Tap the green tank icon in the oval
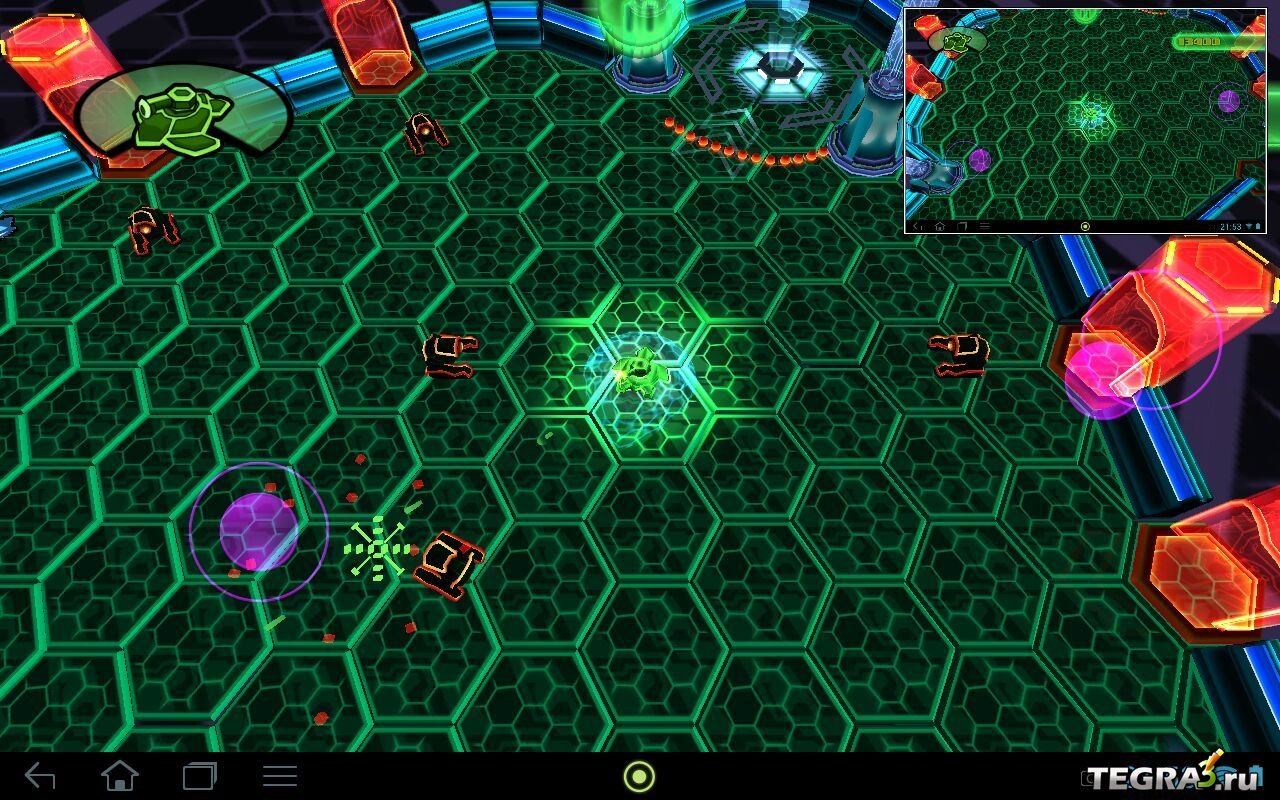Image resolution: width=1280 pixels, height=800 pixels. pyautogui.click(x=183, y=117)
